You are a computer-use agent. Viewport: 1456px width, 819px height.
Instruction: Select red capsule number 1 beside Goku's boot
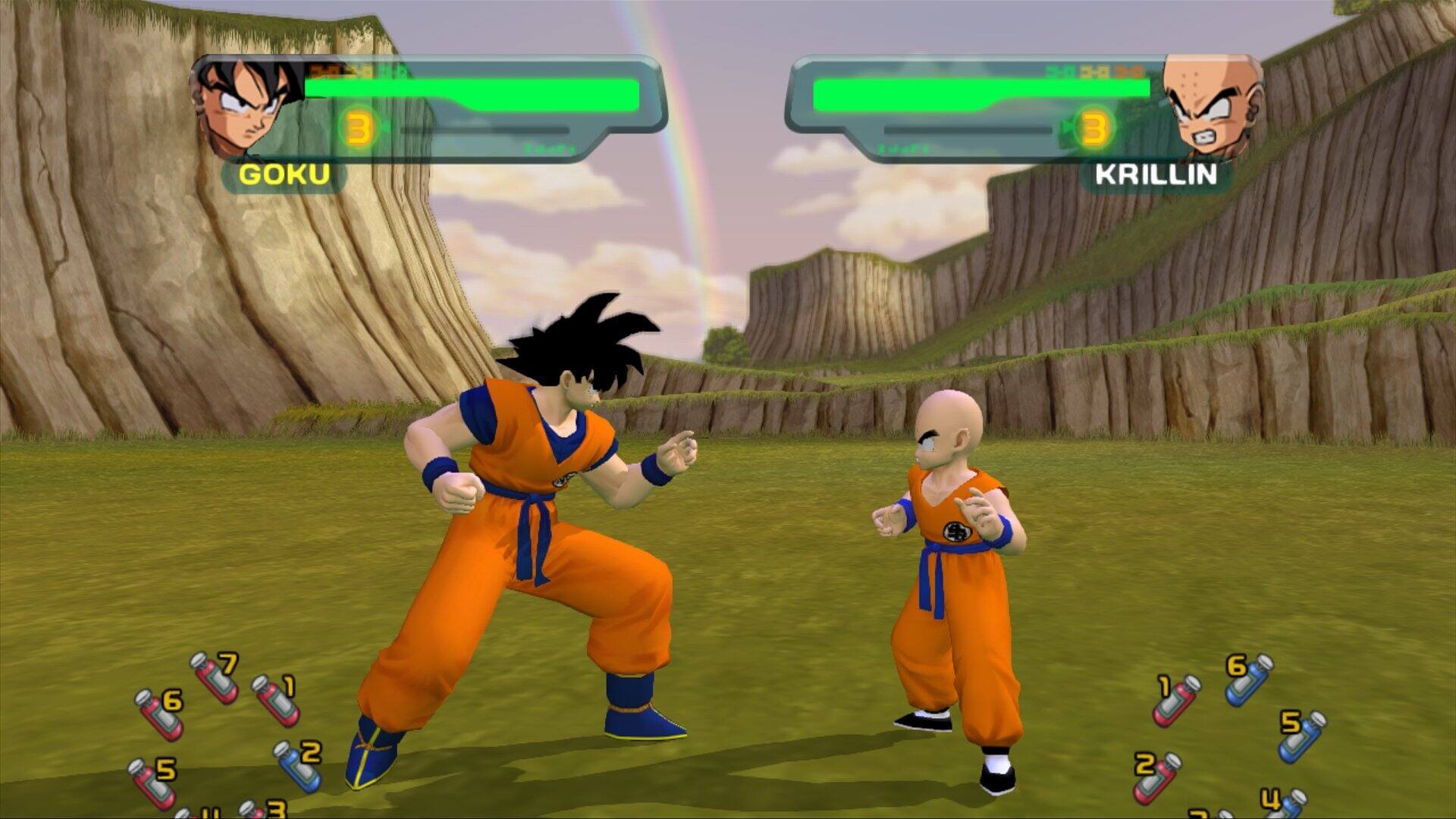click(275, 701)
